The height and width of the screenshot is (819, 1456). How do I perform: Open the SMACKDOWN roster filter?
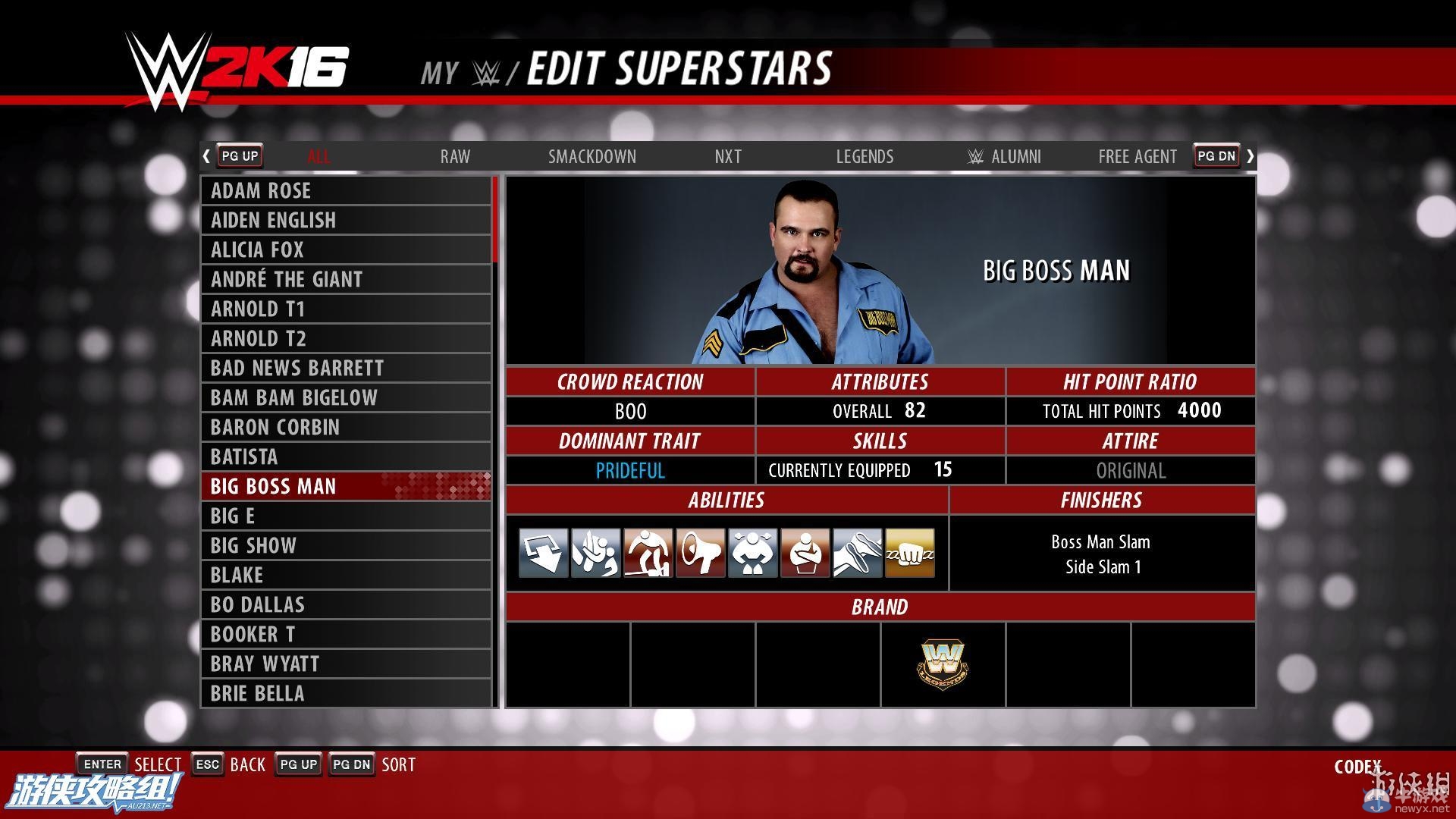coord(592,157)
